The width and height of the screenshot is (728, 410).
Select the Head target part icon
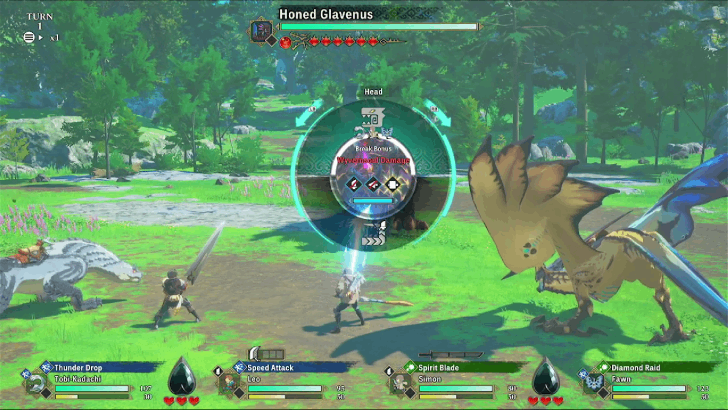point(371,117)
